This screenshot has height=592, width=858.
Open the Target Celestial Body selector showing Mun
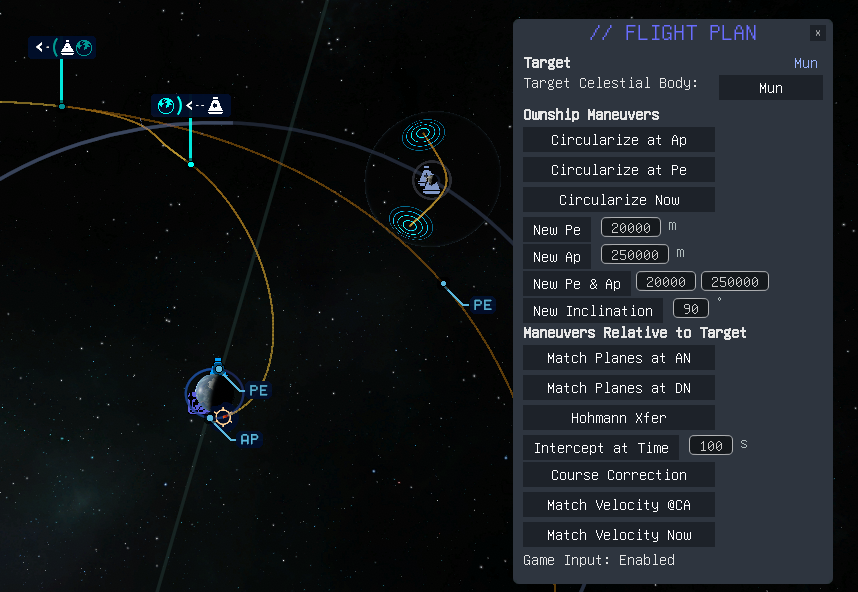click(x=770, y=88)
